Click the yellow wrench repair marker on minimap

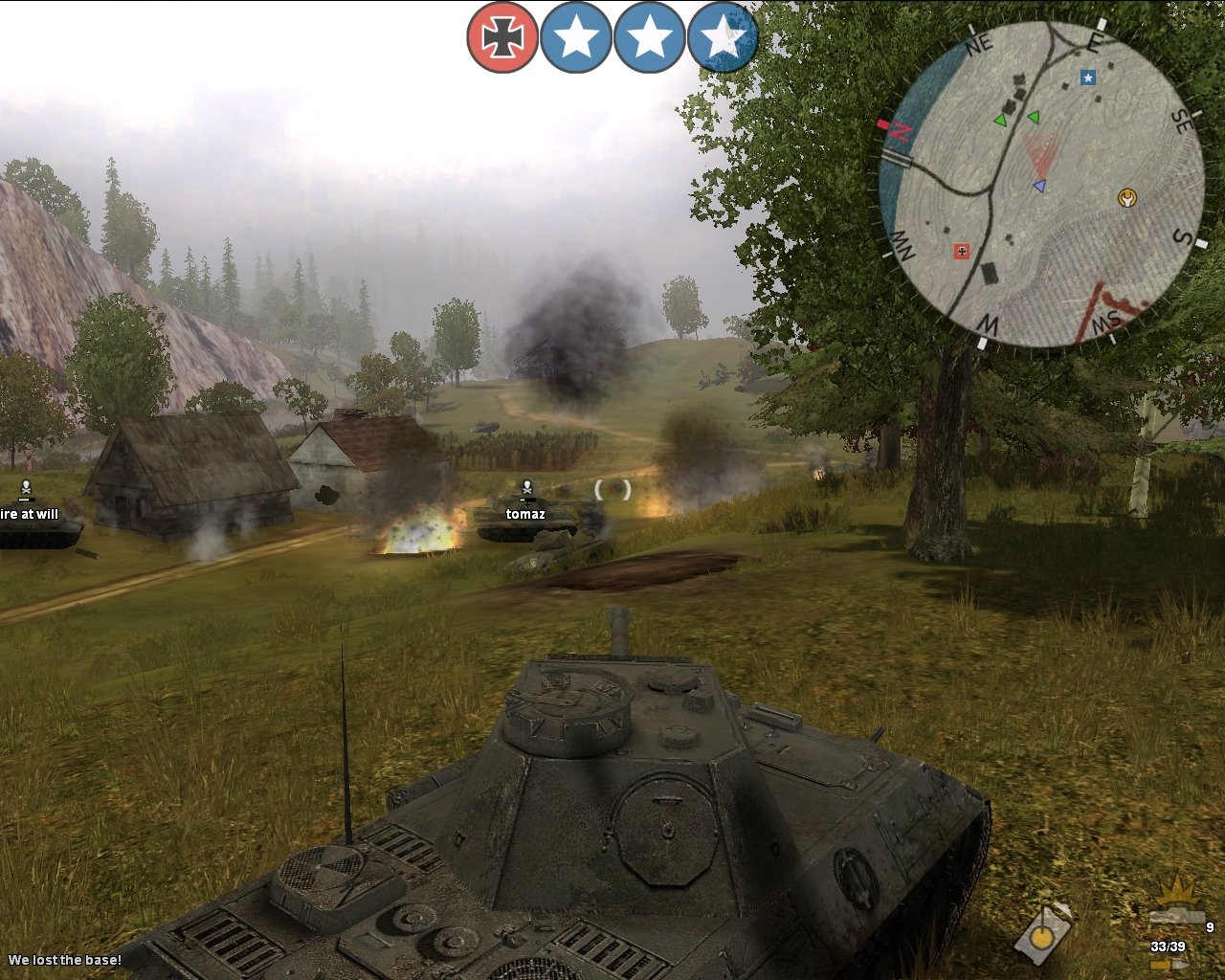tap(1126, 199)
